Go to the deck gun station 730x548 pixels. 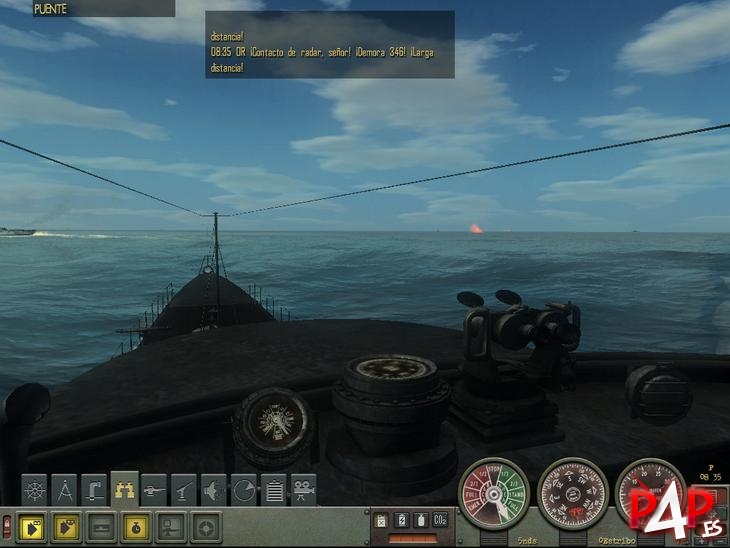185,489
